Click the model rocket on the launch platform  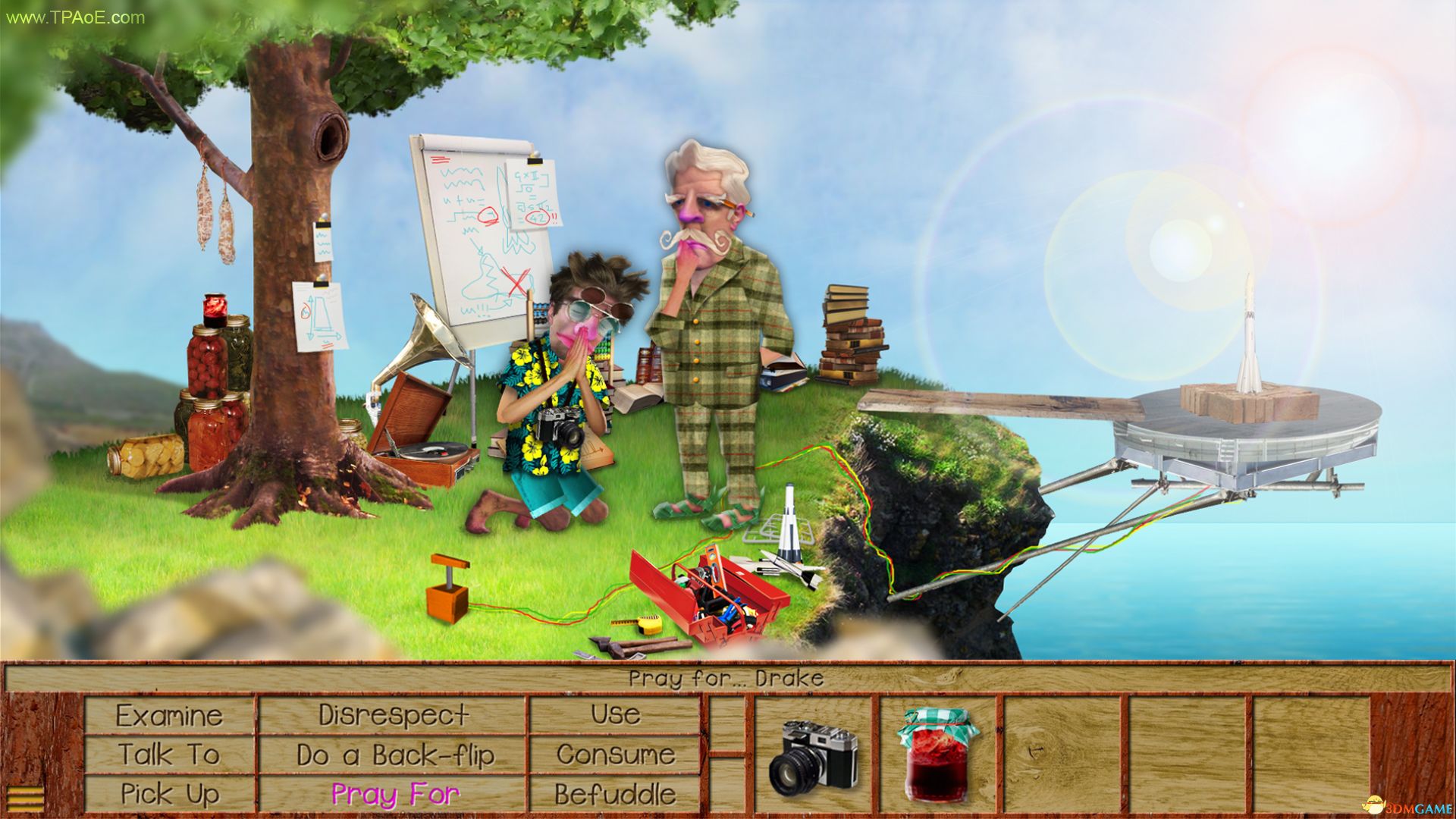(1251, 341)
